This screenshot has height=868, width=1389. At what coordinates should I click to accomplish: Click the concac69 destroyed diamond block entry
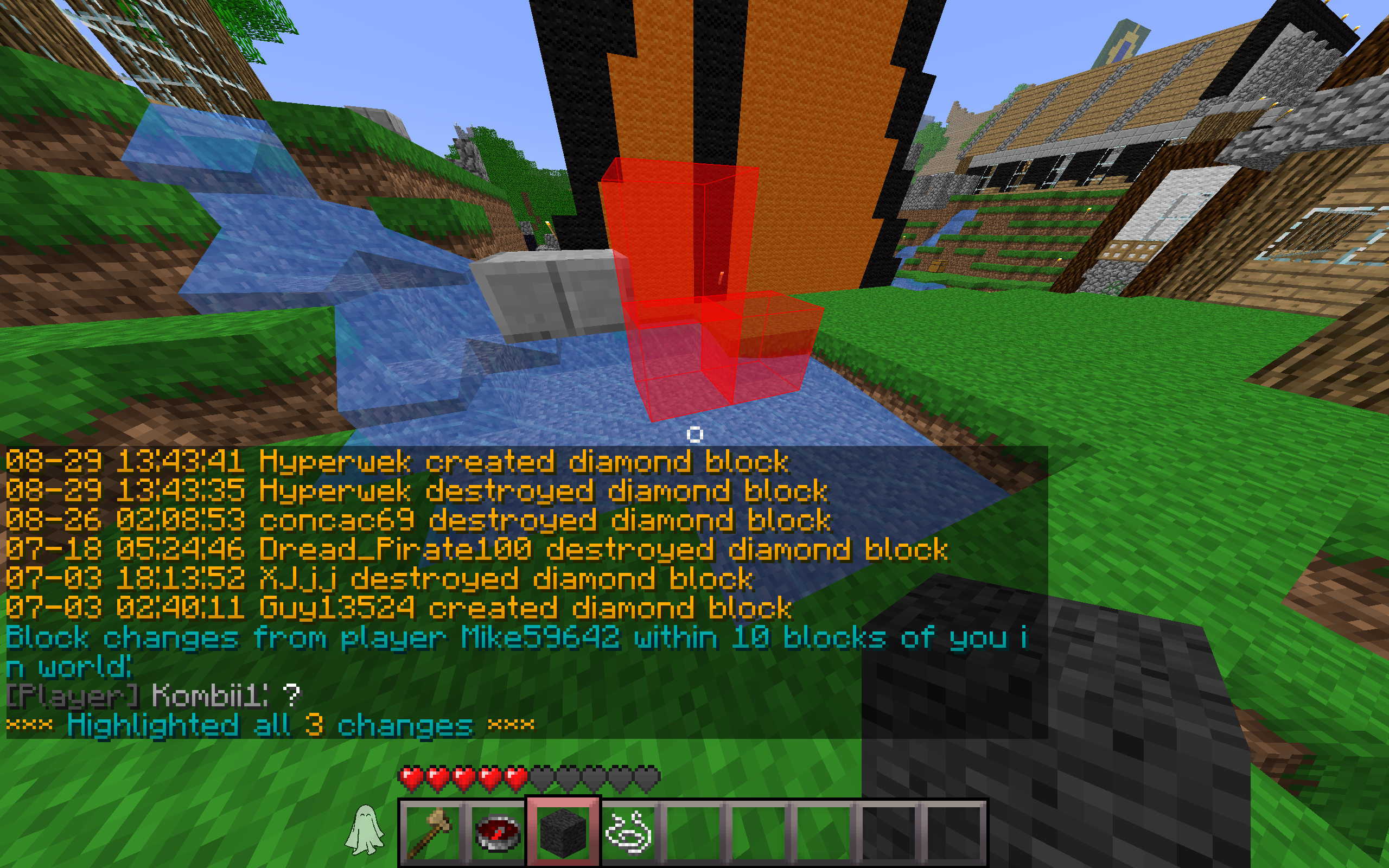[418, 520]
